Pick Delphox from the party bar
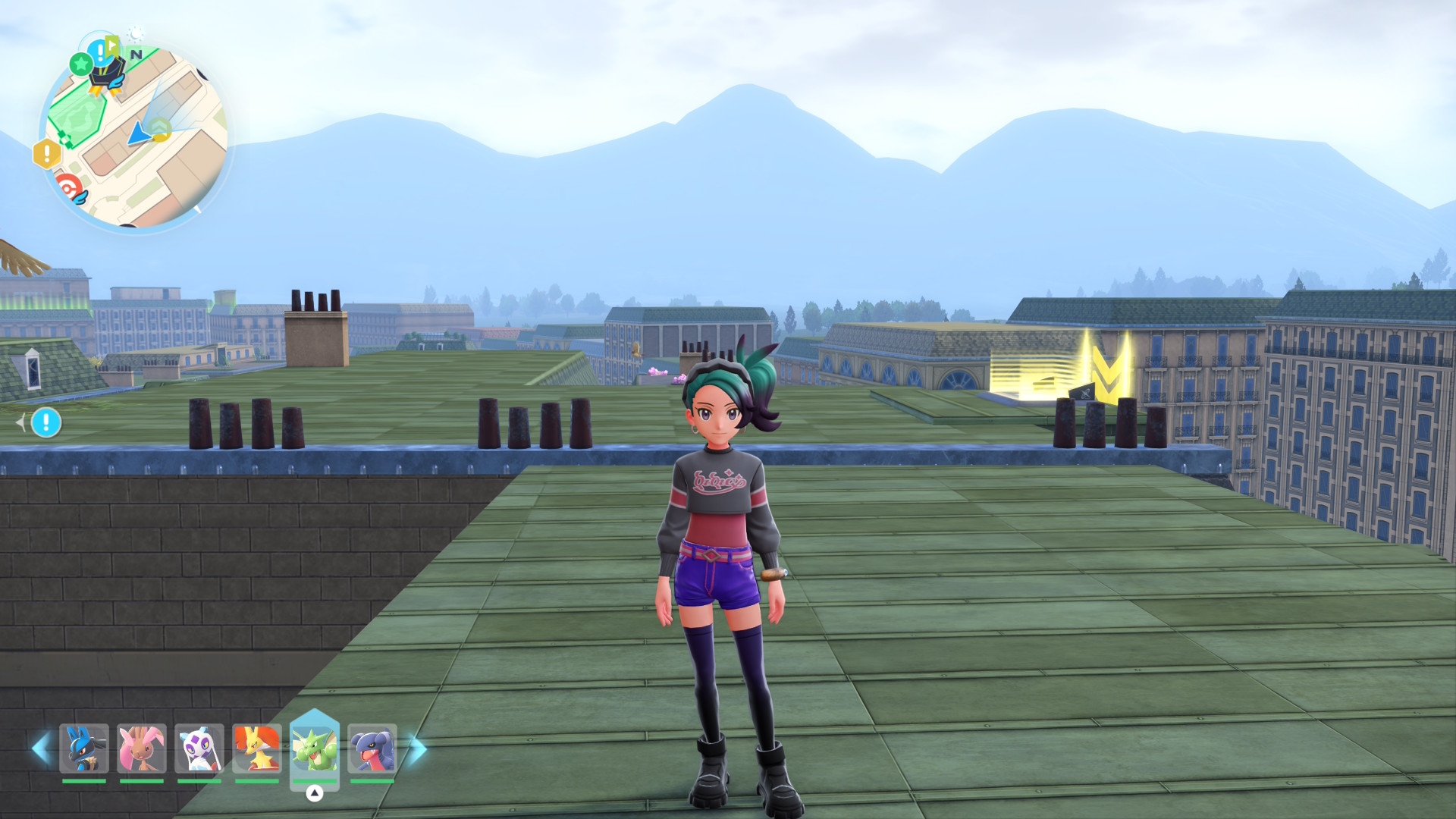The height and width of the screenshot is (819, 1456). coord(257,748)
